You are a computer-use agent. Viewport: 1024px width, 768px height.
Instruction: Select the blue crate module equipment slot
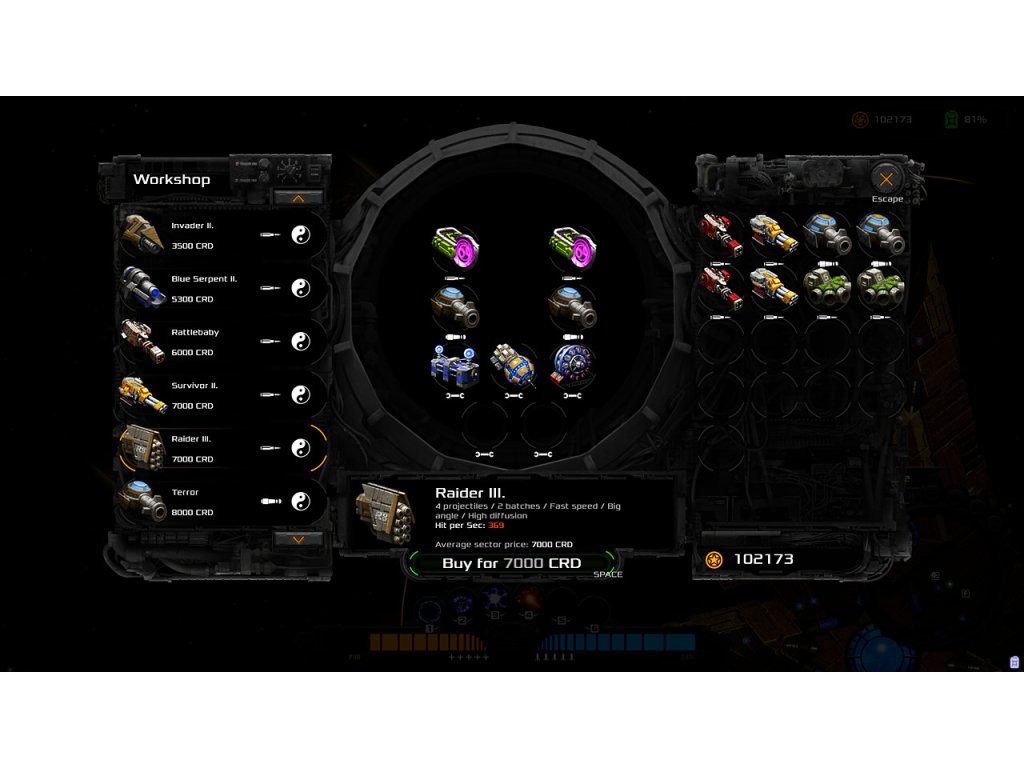coord(455,366)
